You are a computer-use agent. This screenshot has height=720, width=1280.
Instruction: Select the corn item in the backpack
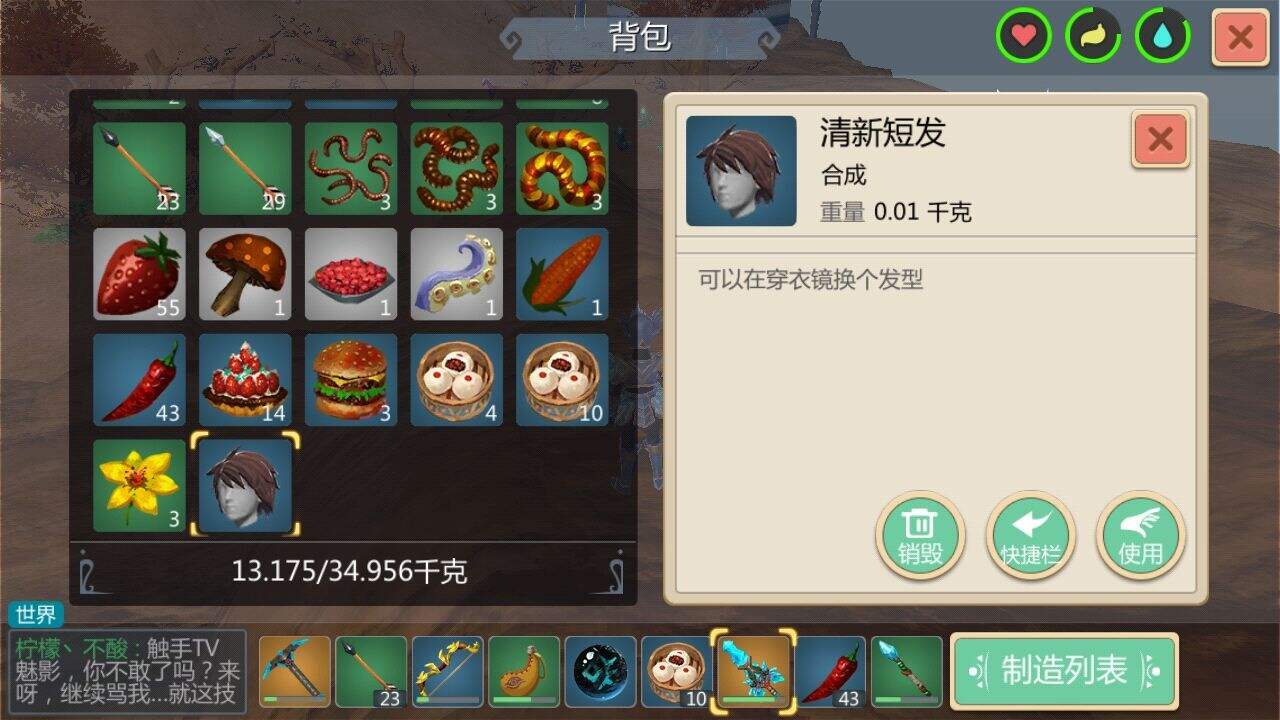click(563, 275)
